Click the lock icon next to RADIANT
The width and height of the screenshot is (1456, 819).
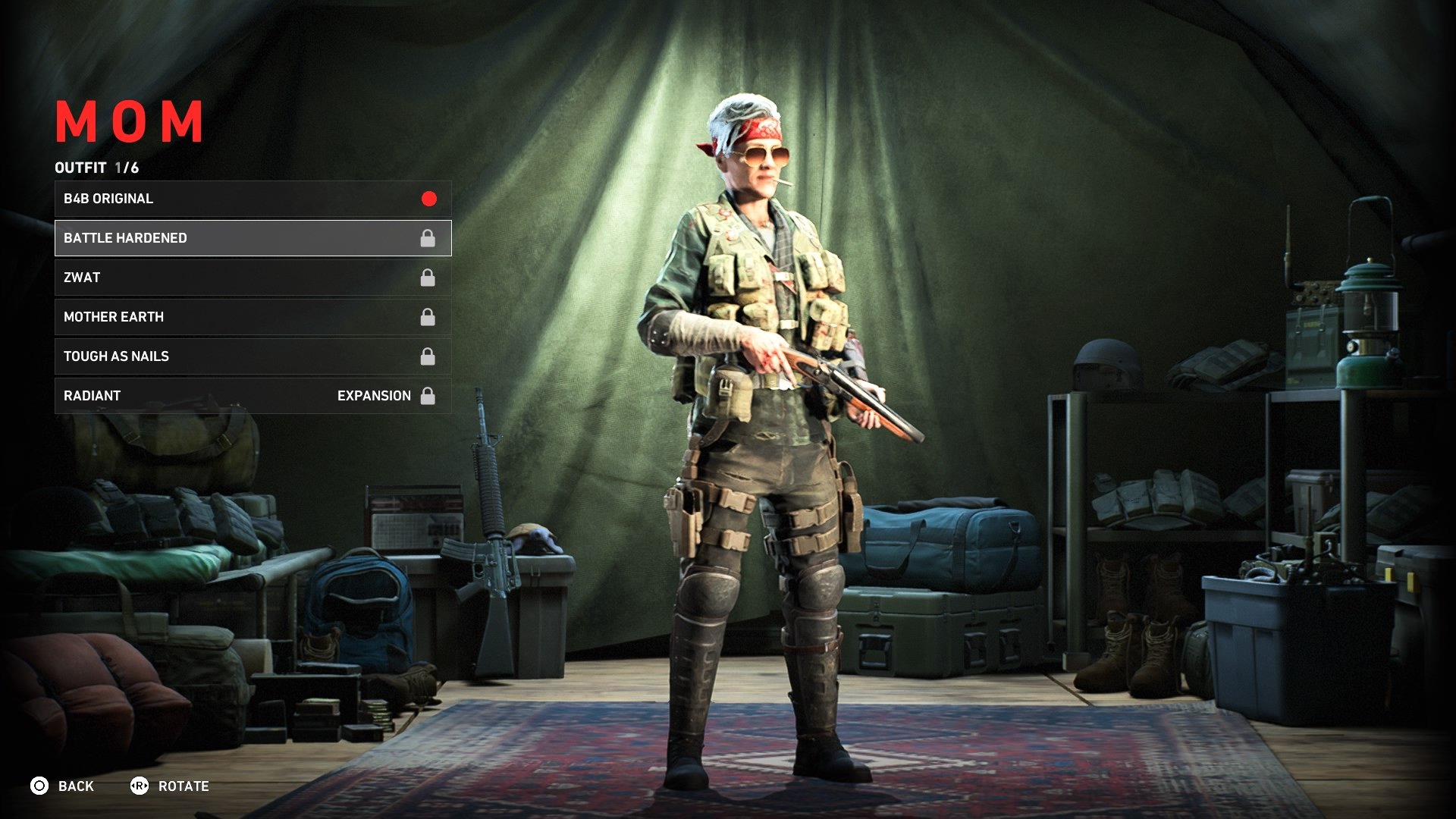(x=428, y=395)
